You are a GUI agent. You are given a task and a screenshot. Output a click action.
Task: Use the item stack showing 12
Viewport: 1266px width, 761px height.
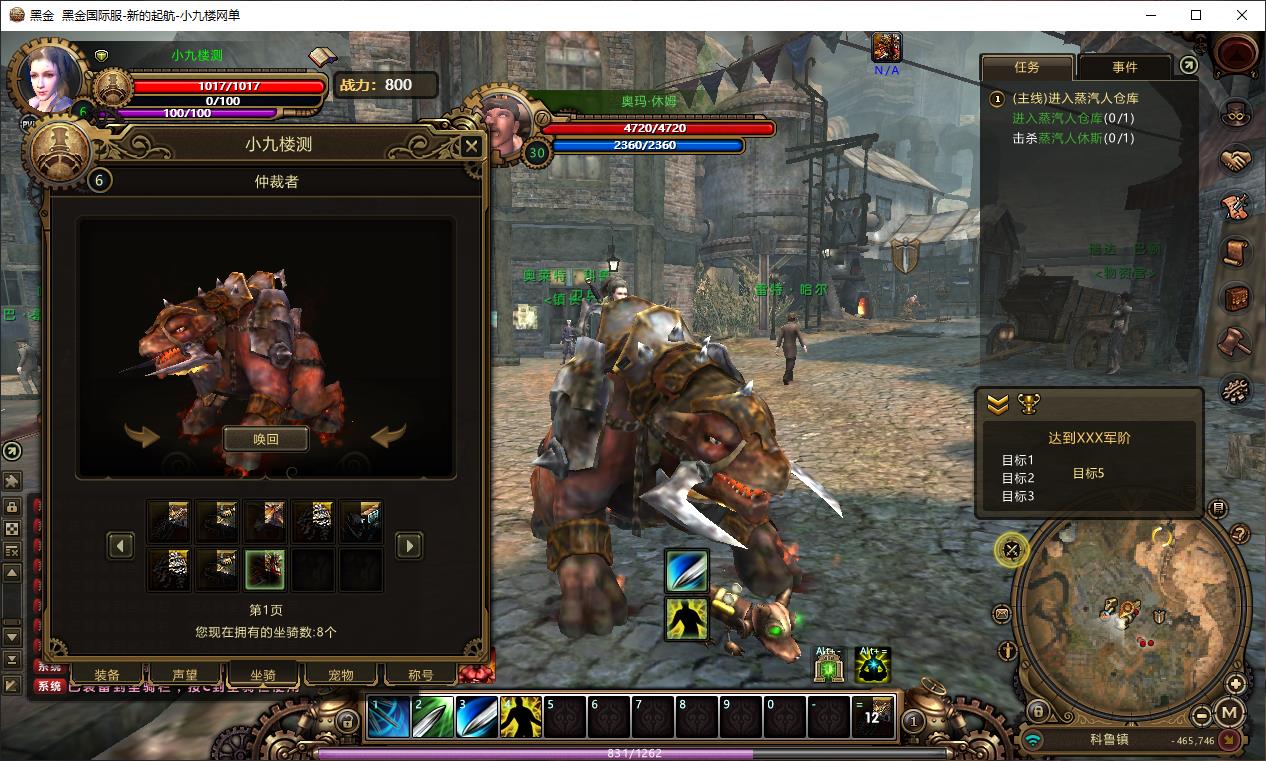[873, 717]
